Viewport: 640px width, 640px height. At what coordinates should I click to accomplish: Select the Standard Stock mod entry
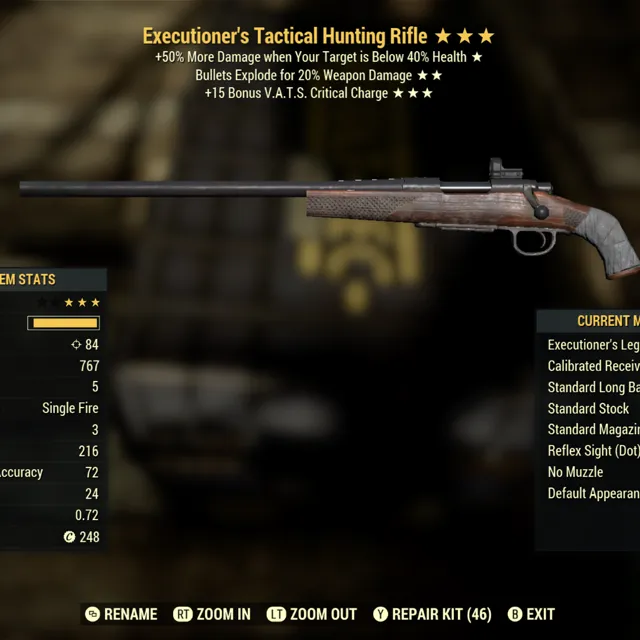point(588,408)
